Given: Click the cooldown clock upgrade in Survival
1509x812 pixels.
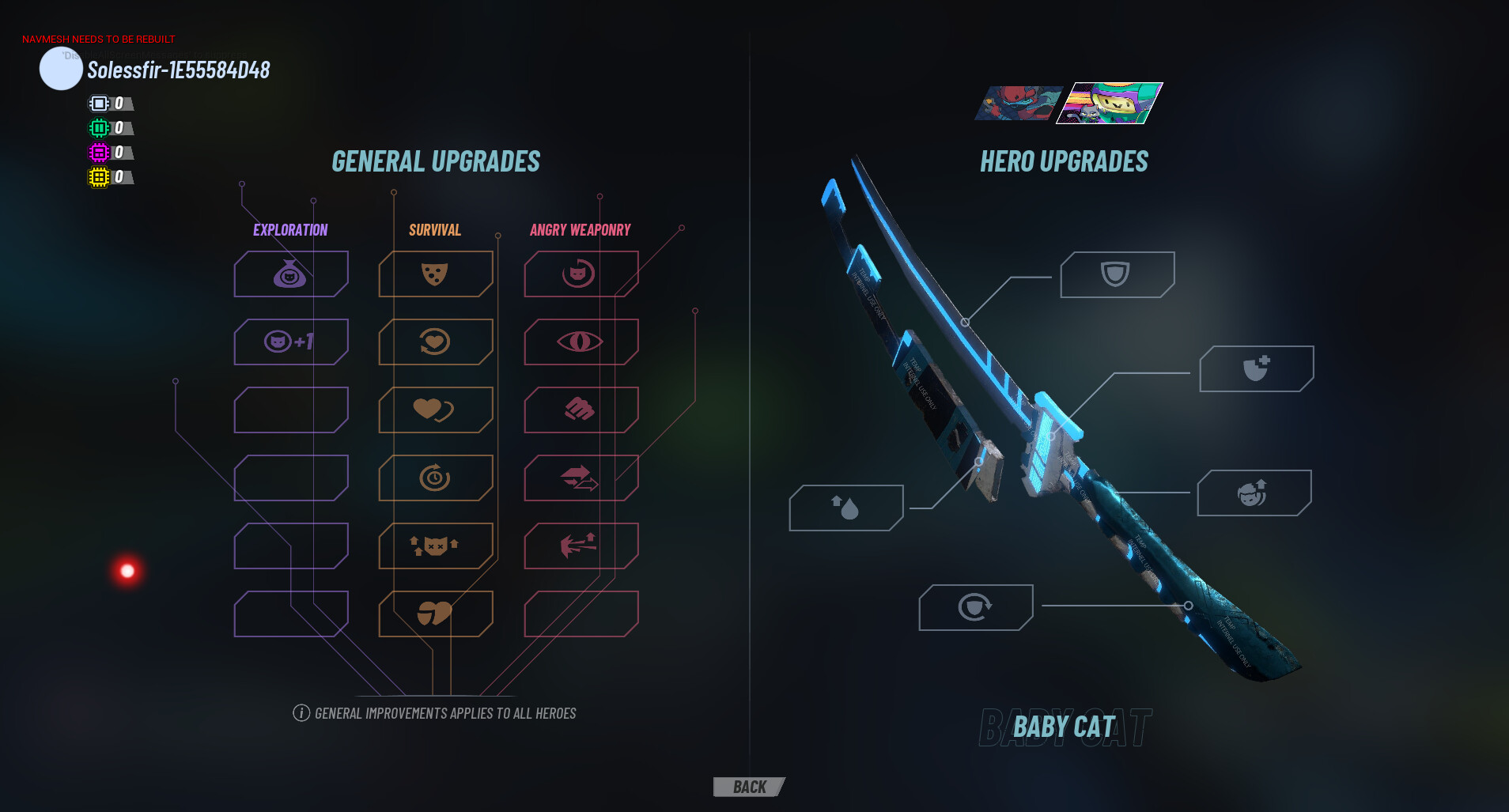Looking at the screenshot, I should [x=436, y=478].
